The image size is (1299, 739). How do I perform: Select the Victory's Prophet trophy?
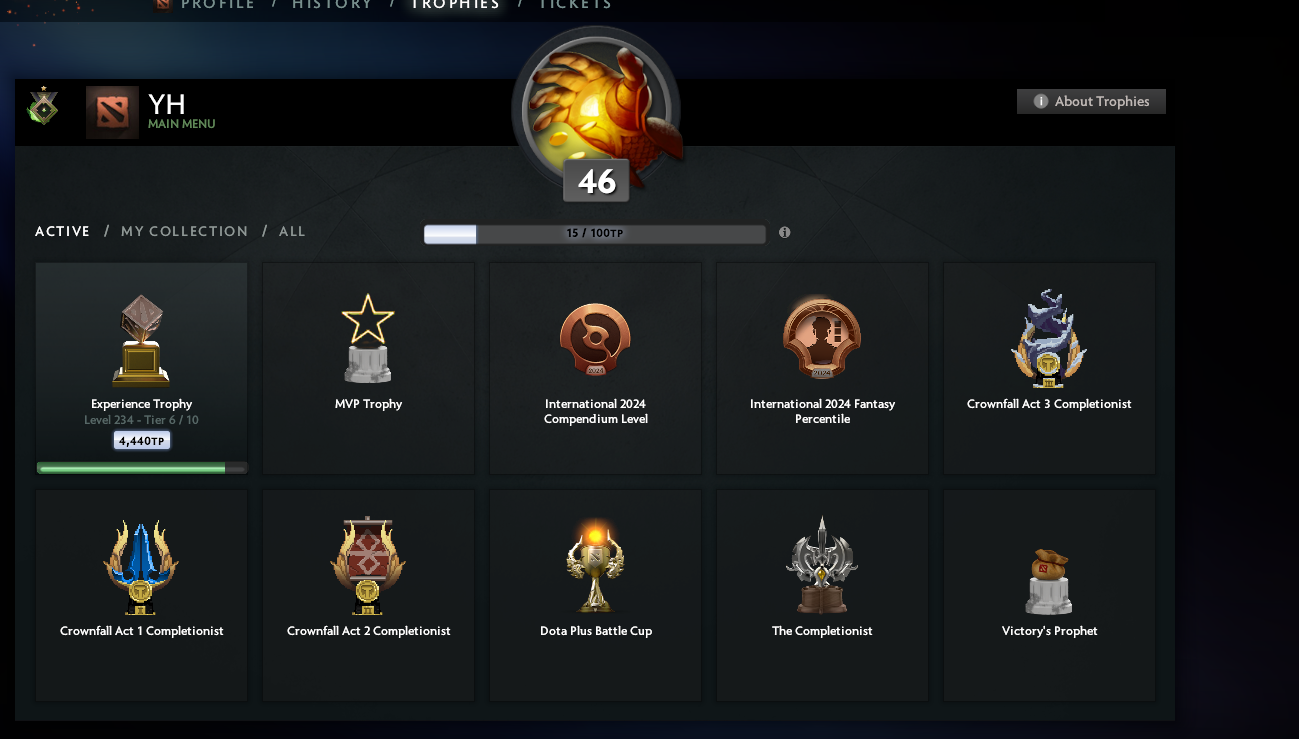click(x=1049, y=595)
